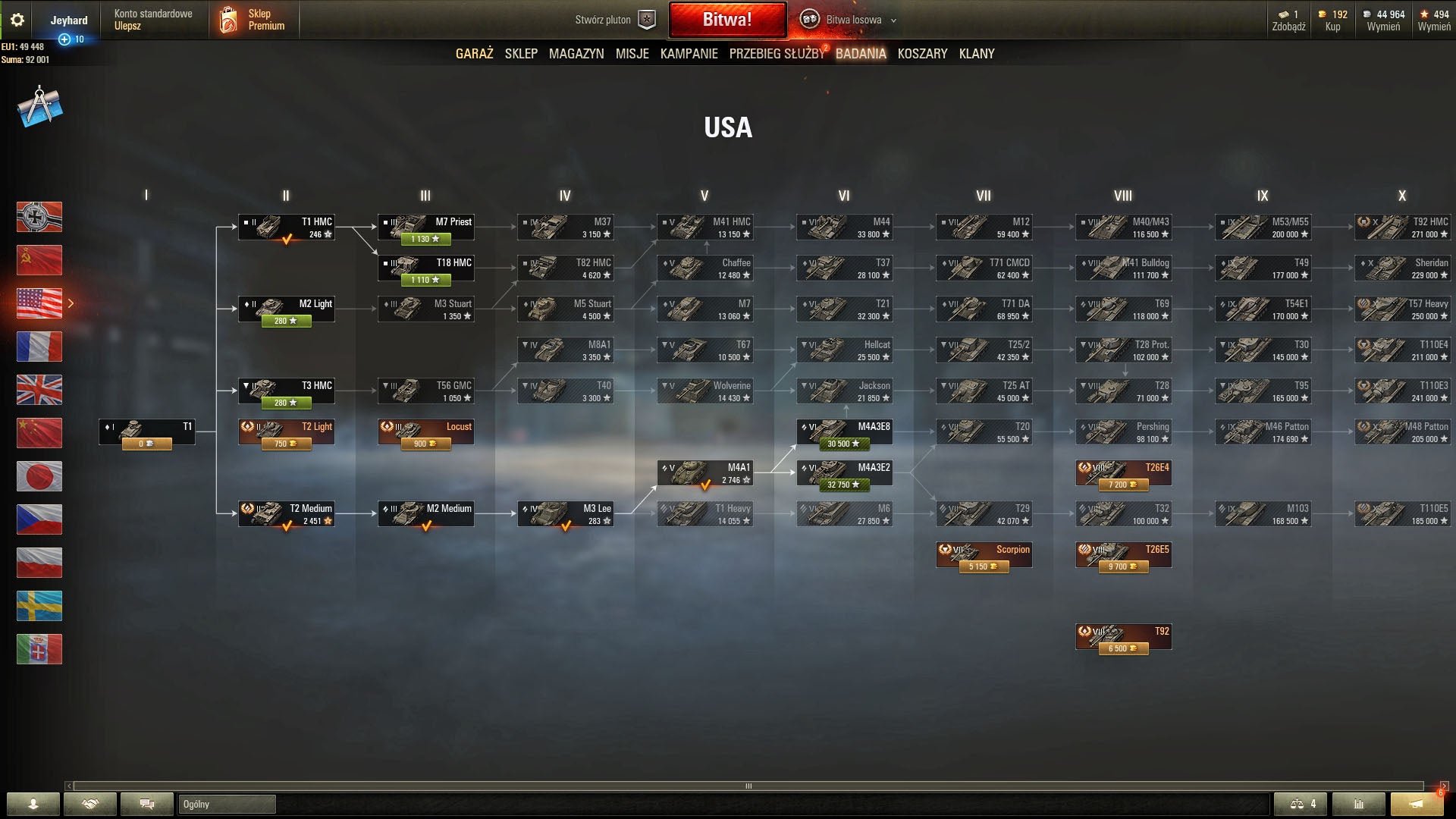
Task: Start the battle with the Bitwa! button
Action: click(727, 20)
